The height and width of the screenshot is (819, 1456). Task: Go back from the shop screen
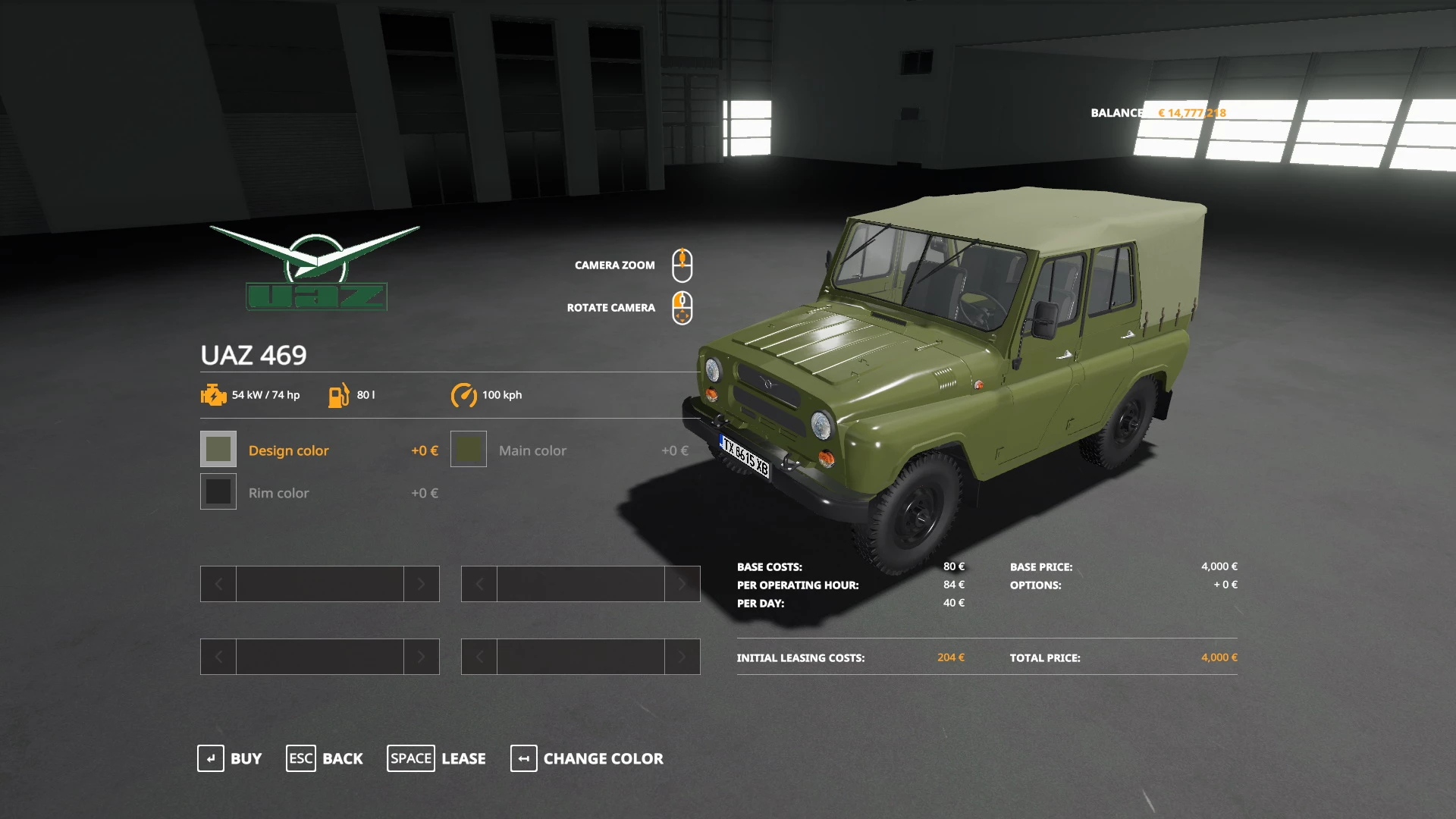(x=325, y=758)
